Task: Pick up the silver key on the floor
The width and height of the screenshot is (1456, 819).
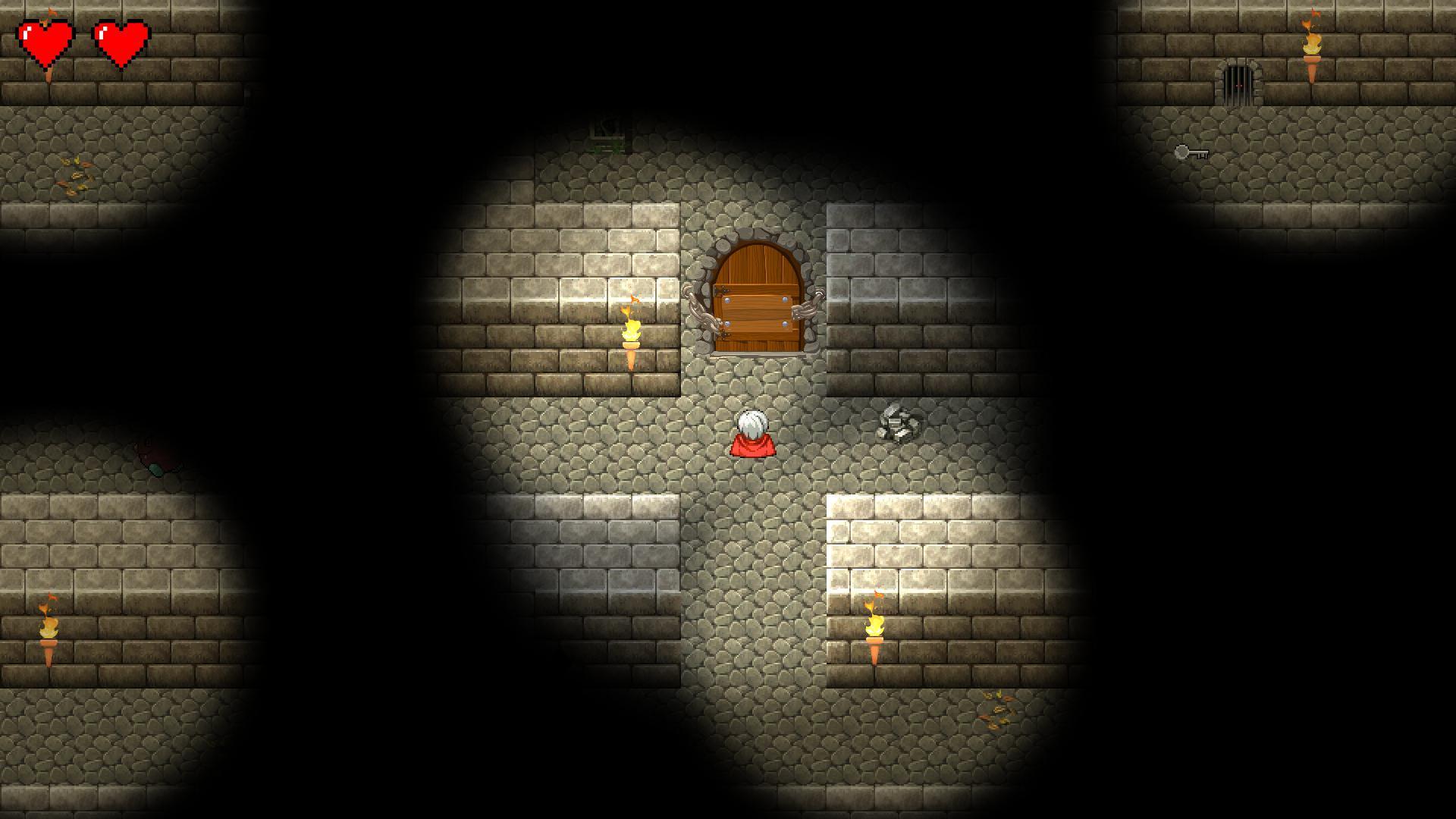Action: (x=1191, y=152)
